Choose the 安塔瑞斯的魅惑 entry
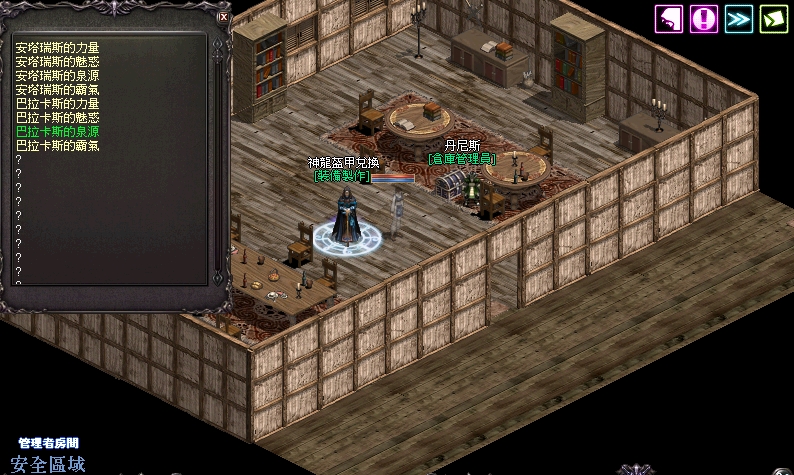Image resolution: width=794 pixels, height=475 pixels. tap(57, 61)
